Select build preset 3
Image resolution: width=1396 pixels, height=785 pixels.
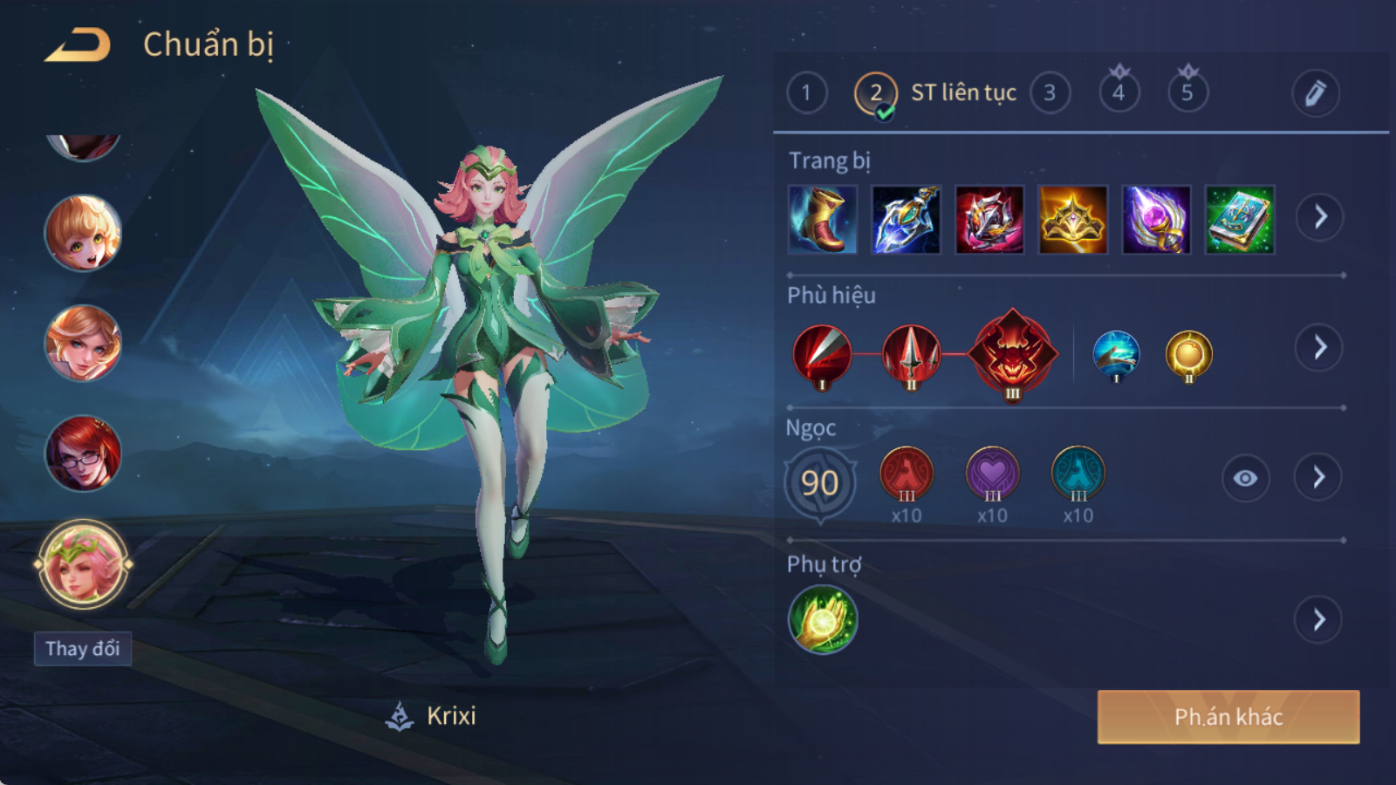coord(1050,93)
